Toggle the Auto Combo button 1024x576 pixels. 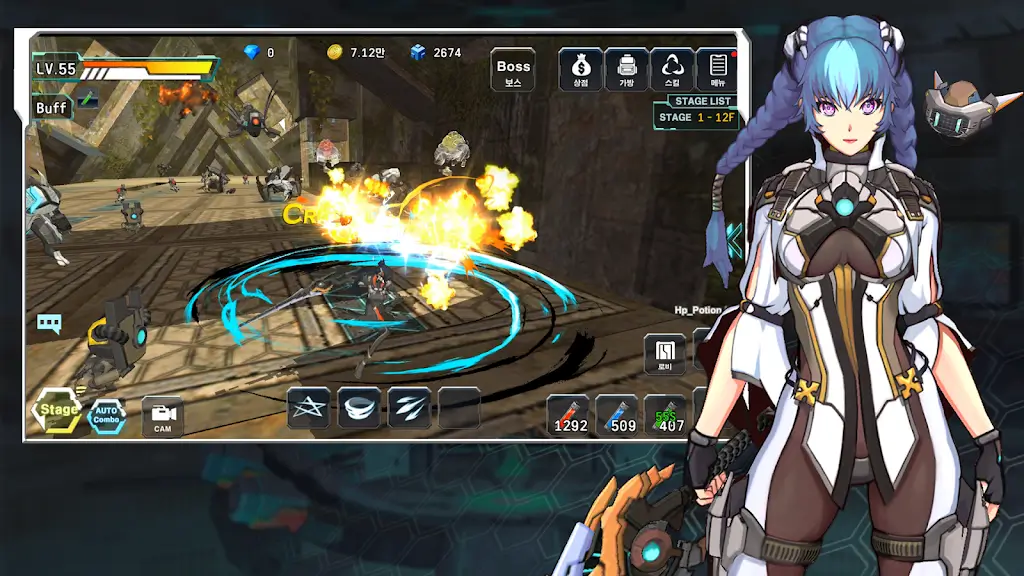(107, 414)
